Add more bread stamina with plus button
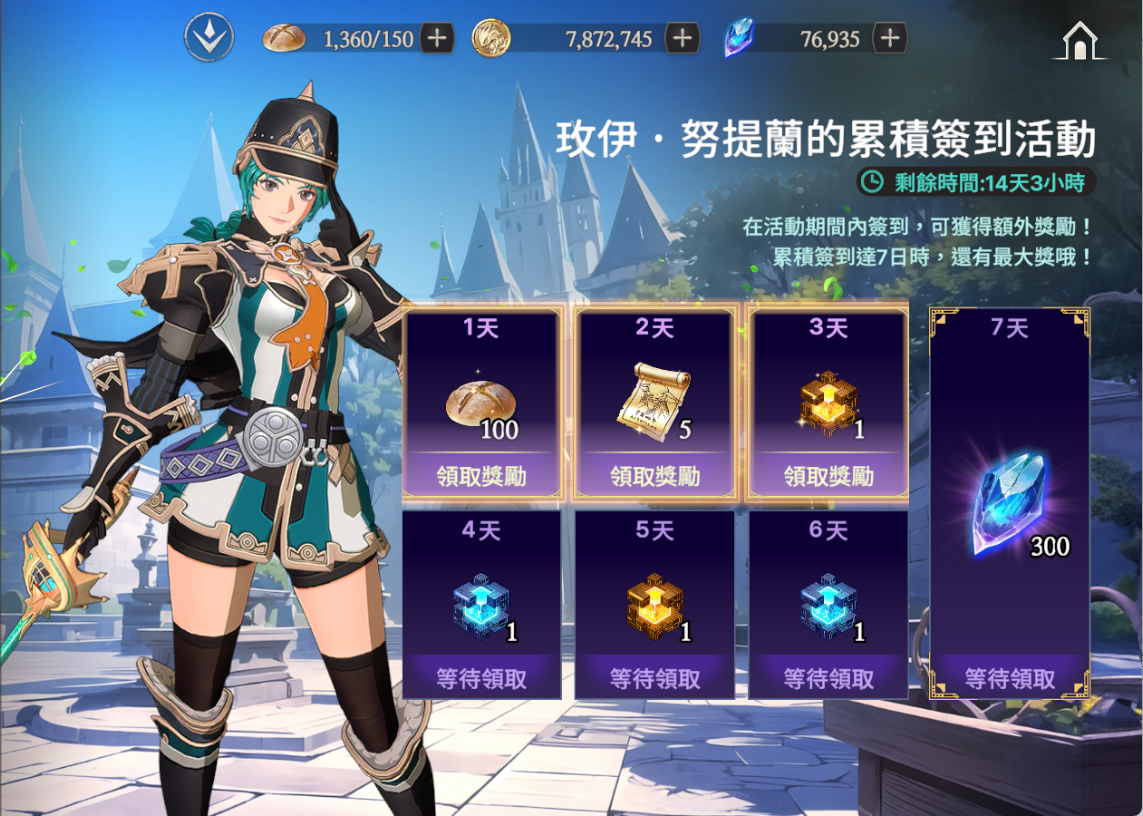Screen dimensions: 1143x816 (437, 39)
